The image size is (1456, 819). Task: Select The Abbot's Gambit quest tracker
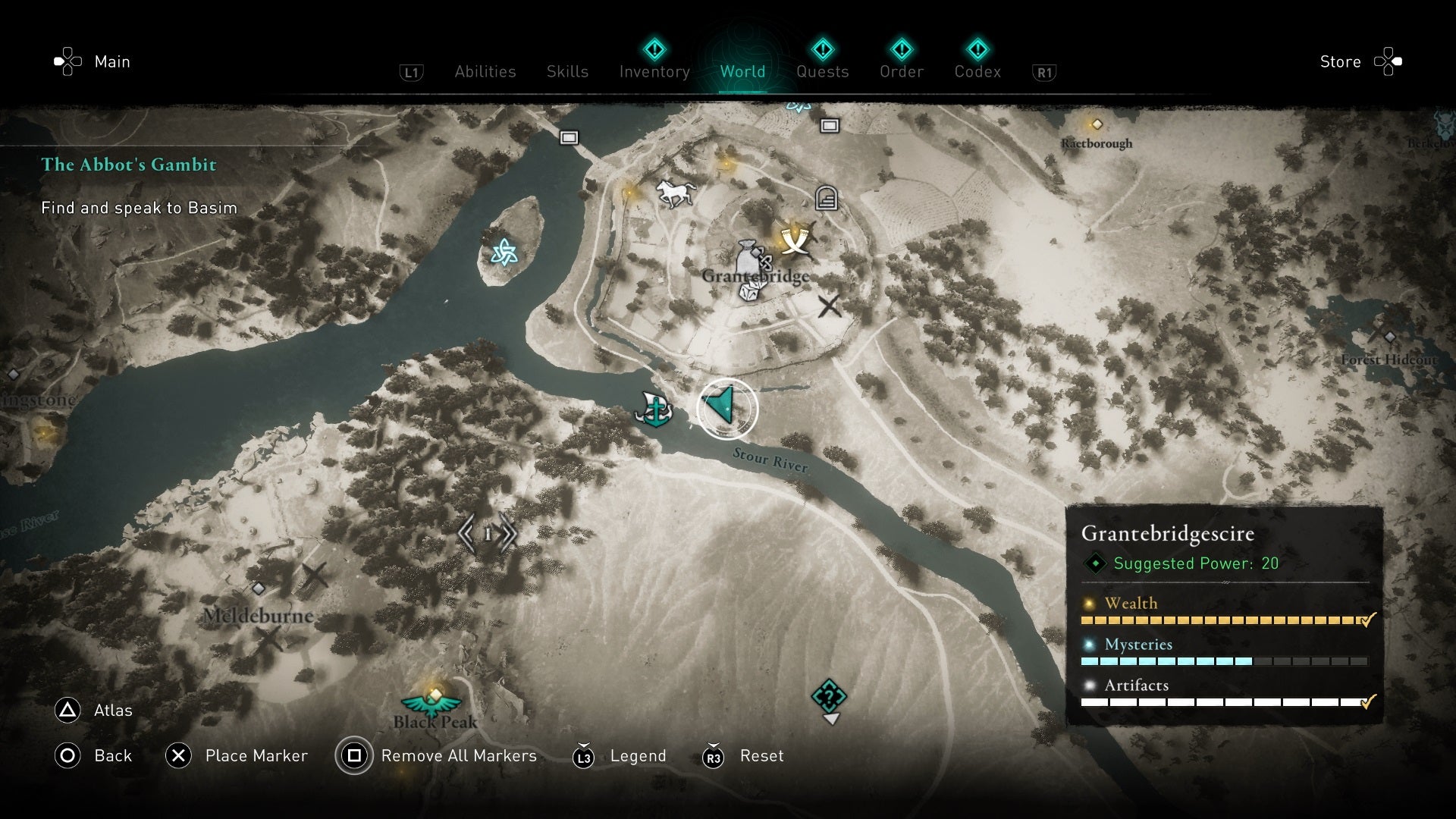coord(129,165)
